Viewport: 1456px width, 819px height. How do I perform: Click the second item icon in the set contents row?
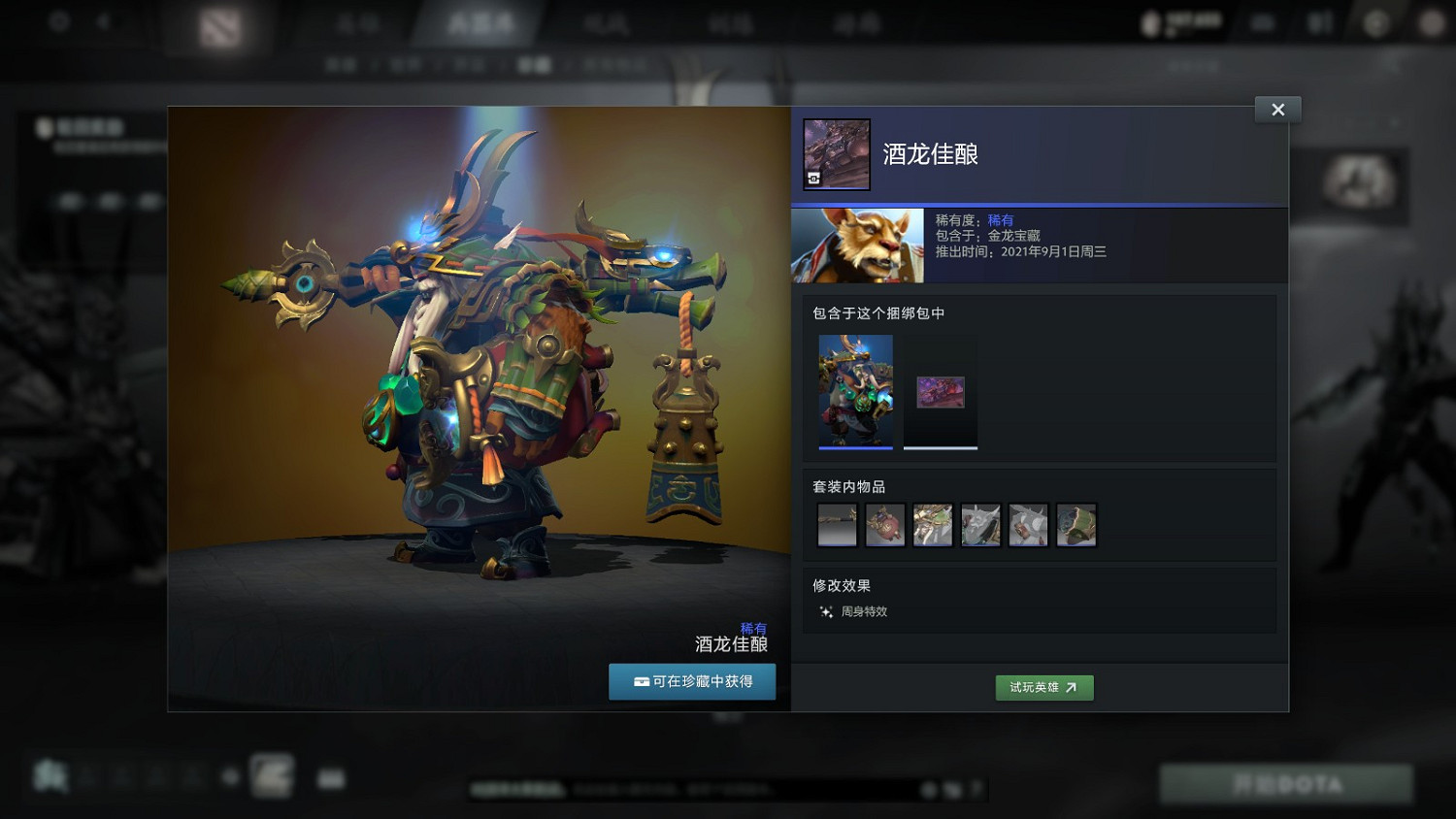[x=884, y=524]
